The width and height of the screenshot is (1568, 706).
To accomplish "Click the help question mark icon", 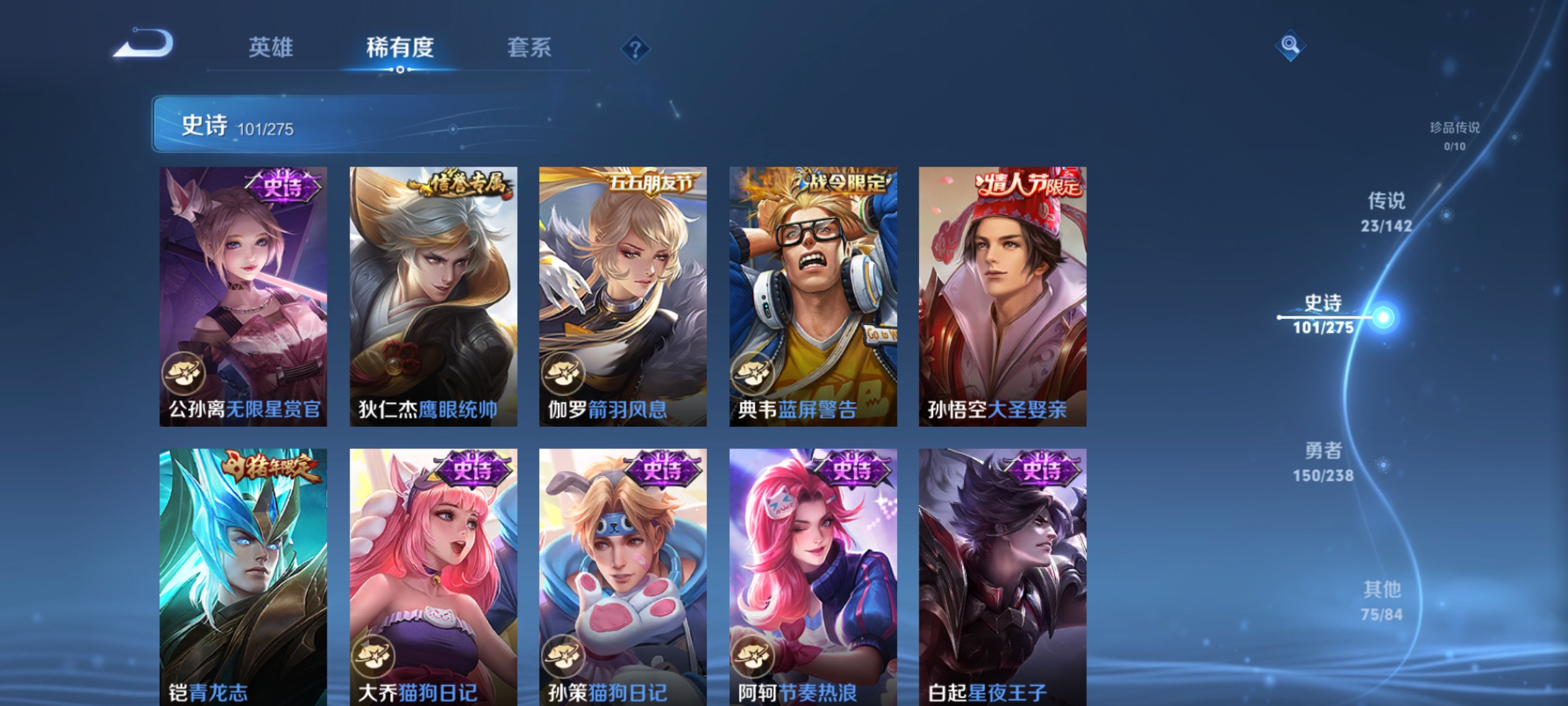I will [635, 48].
